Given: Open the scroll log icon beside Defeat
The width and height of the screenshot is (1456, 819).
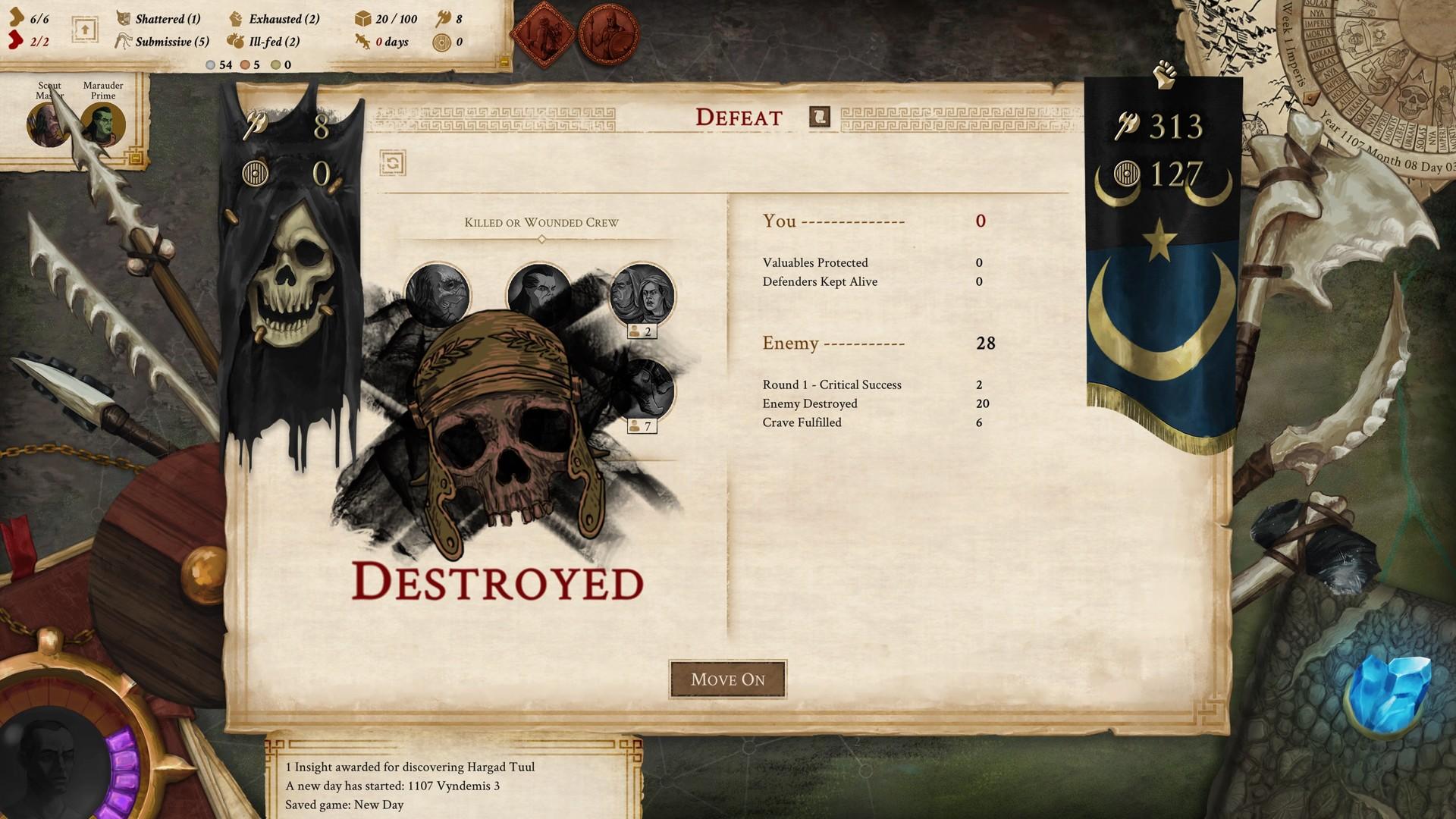Looking at the screenshot, I should [x=820, y=117].
